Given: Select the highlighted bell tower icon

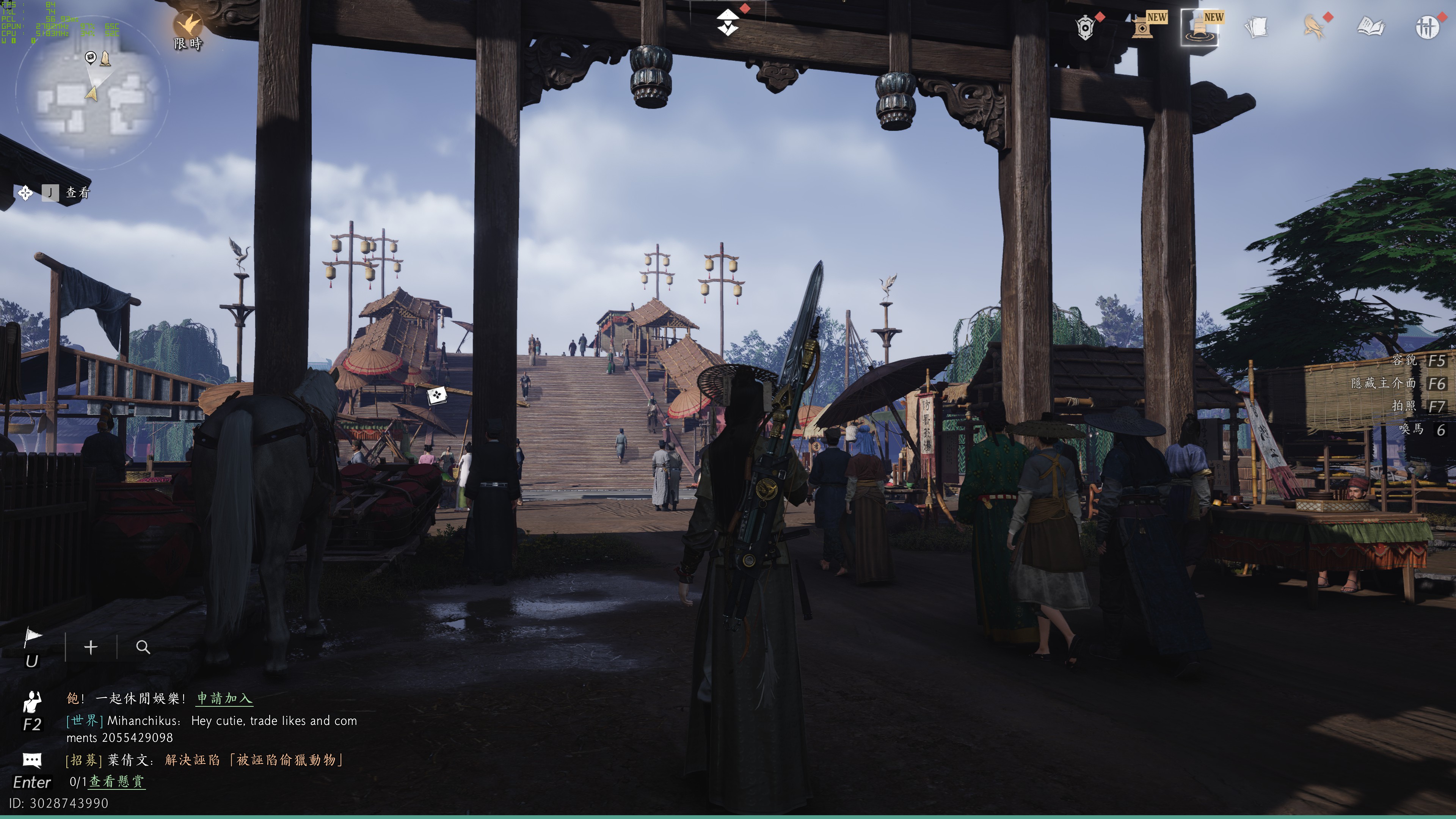Looking at the screenshot, I should pyautogui.click(x=1199, y=27).
